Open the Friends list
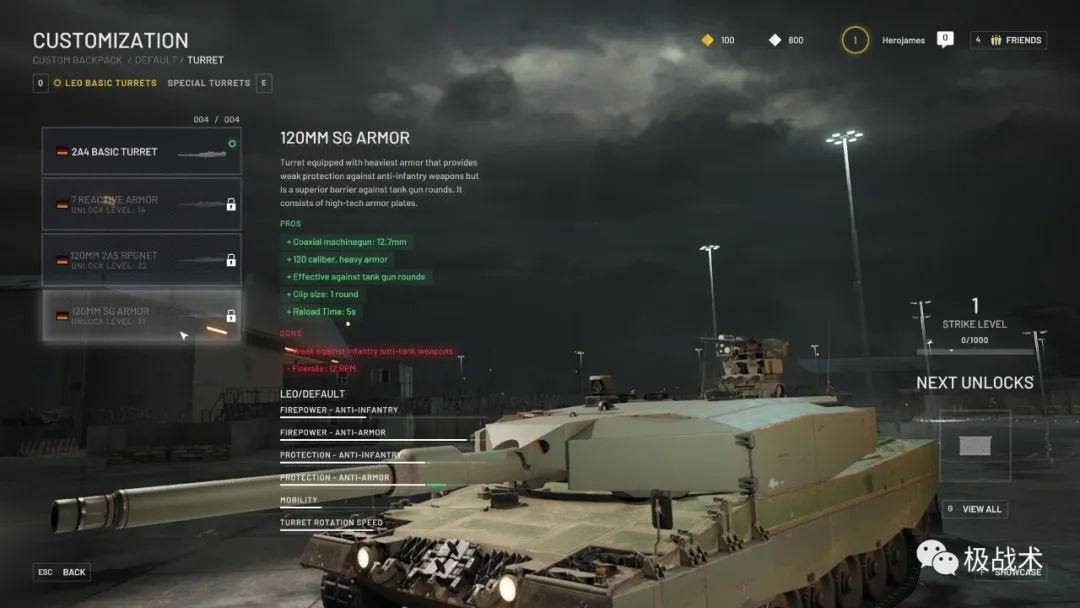This screenshot has height=608, width=1080. pos(1009,40)
